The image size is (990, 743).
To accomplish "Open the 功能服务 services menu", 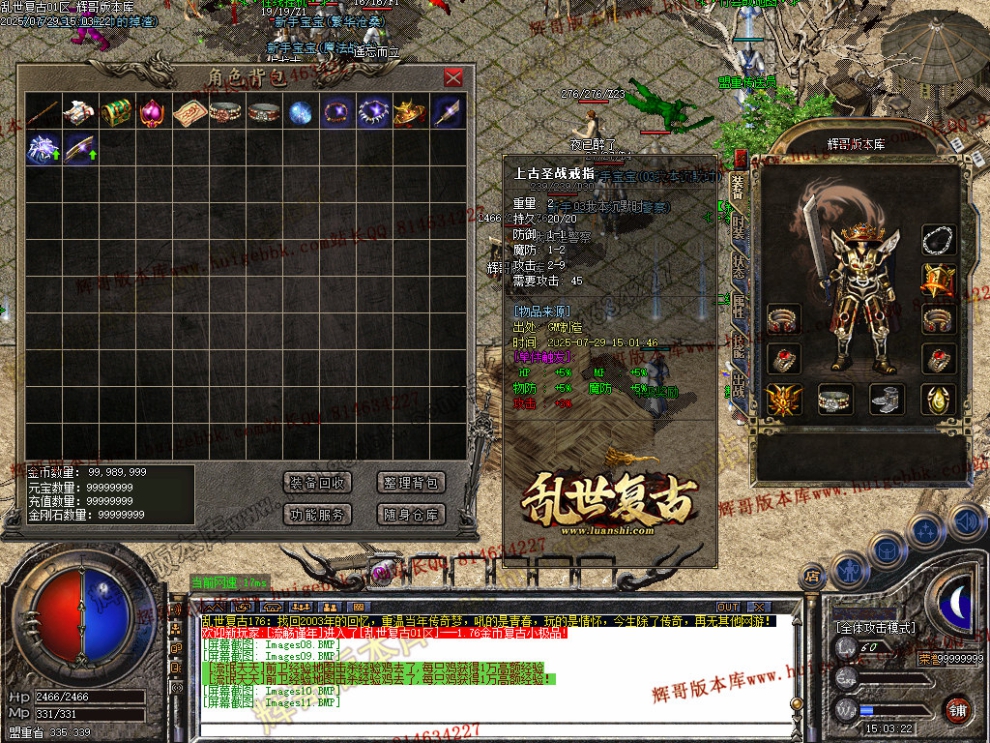I will (x=317, y=515).
